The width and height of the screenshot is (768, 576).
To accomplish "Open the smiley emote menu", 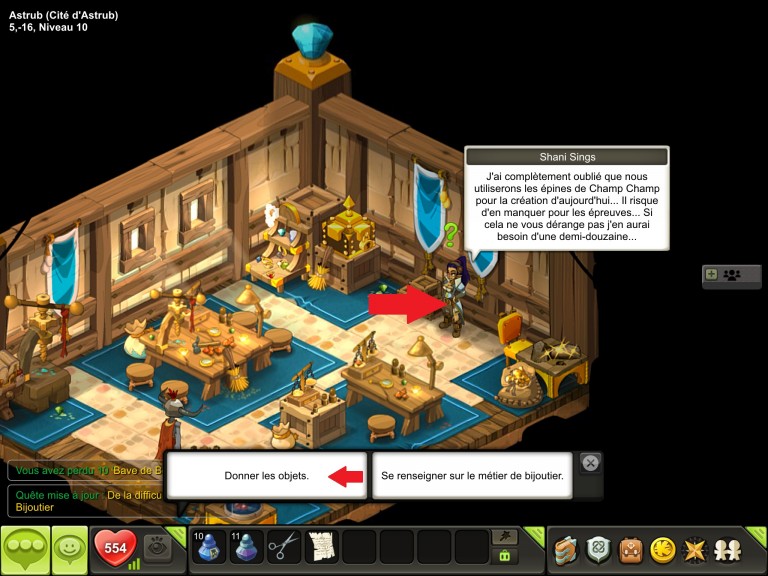I will pyautogui.click(x=69, y=550).
